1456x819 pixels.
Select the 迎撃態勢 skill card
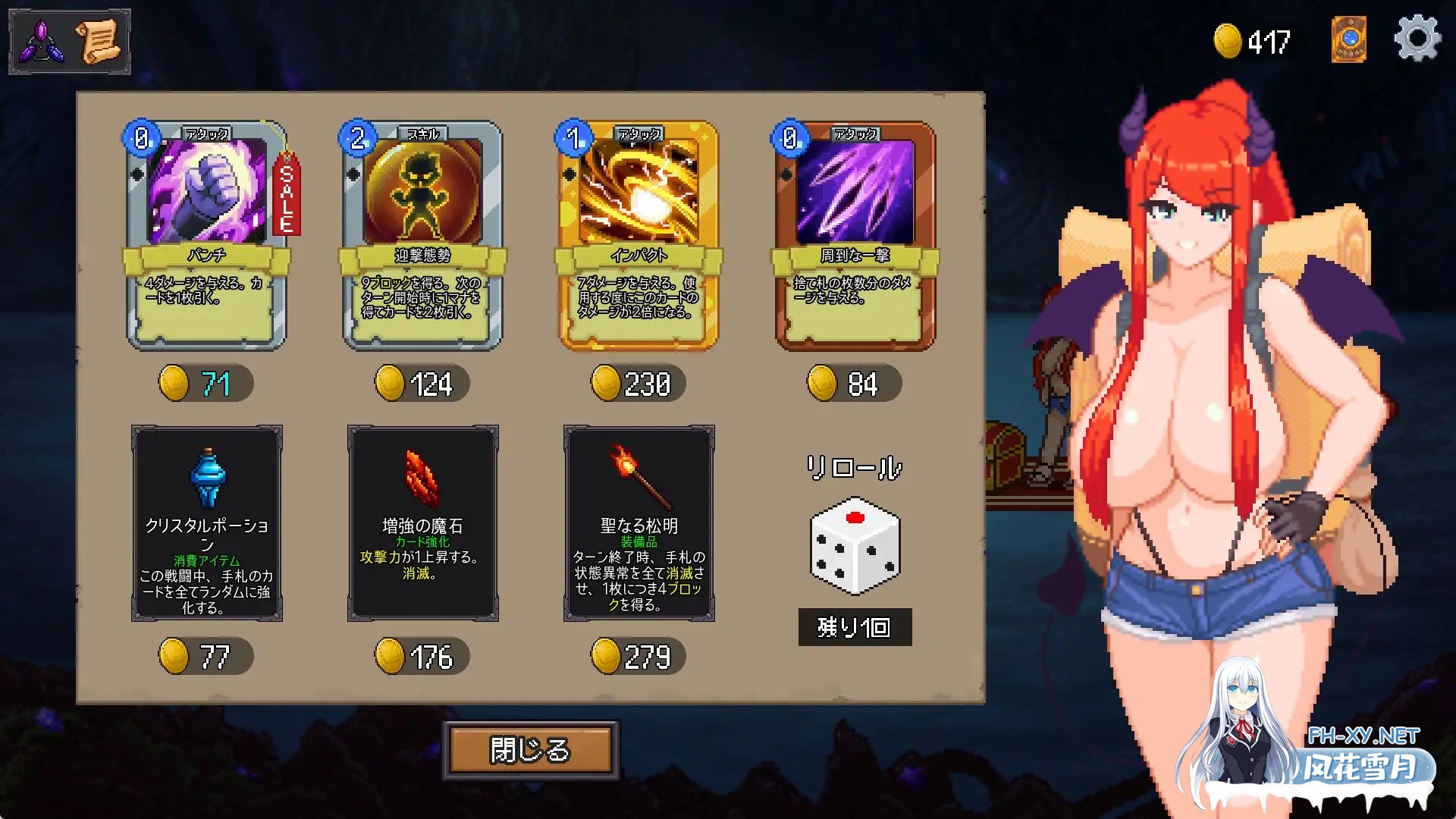click(x=422, y=235)
